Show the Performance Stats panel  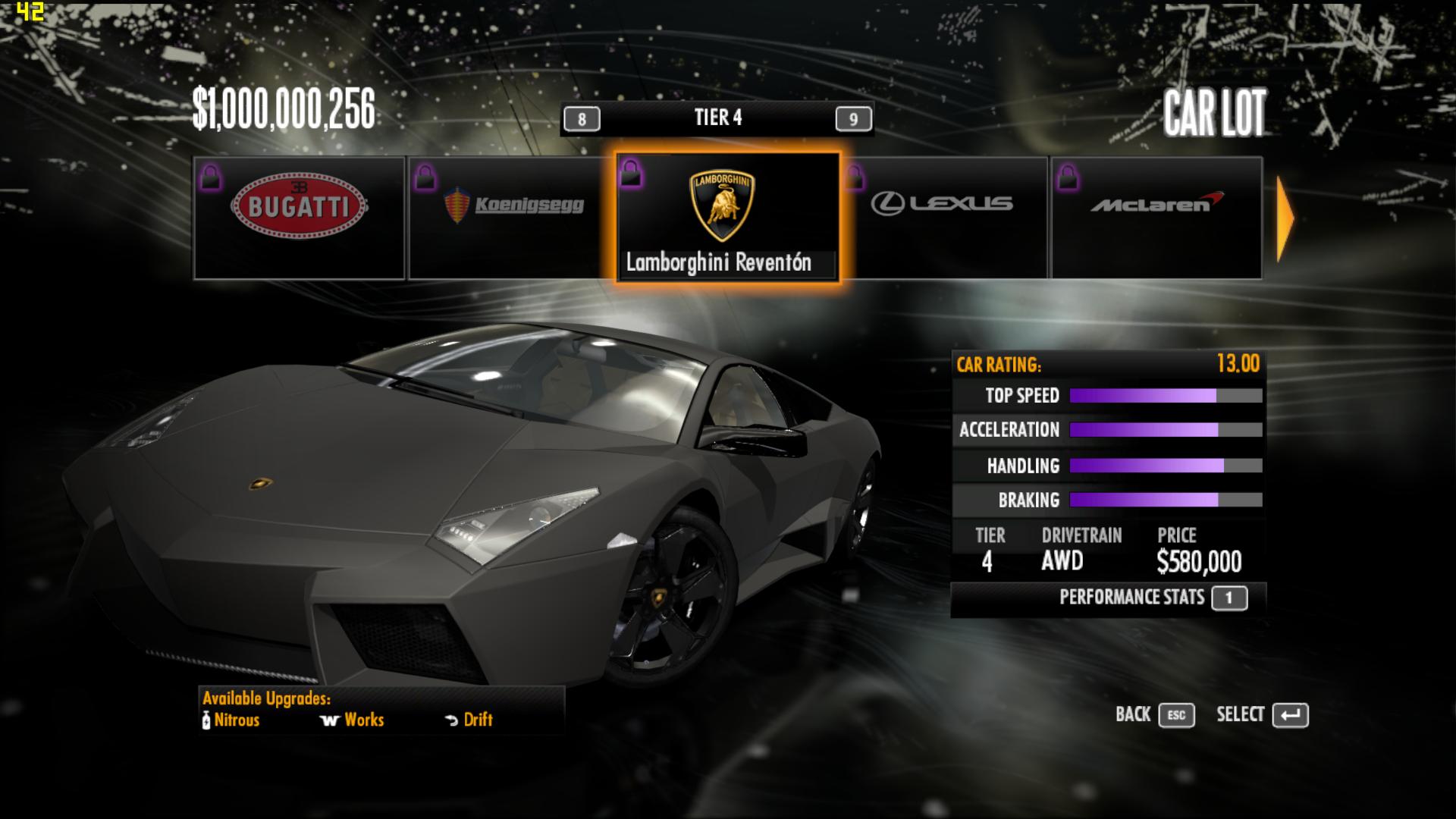(x=1228, y=598)
